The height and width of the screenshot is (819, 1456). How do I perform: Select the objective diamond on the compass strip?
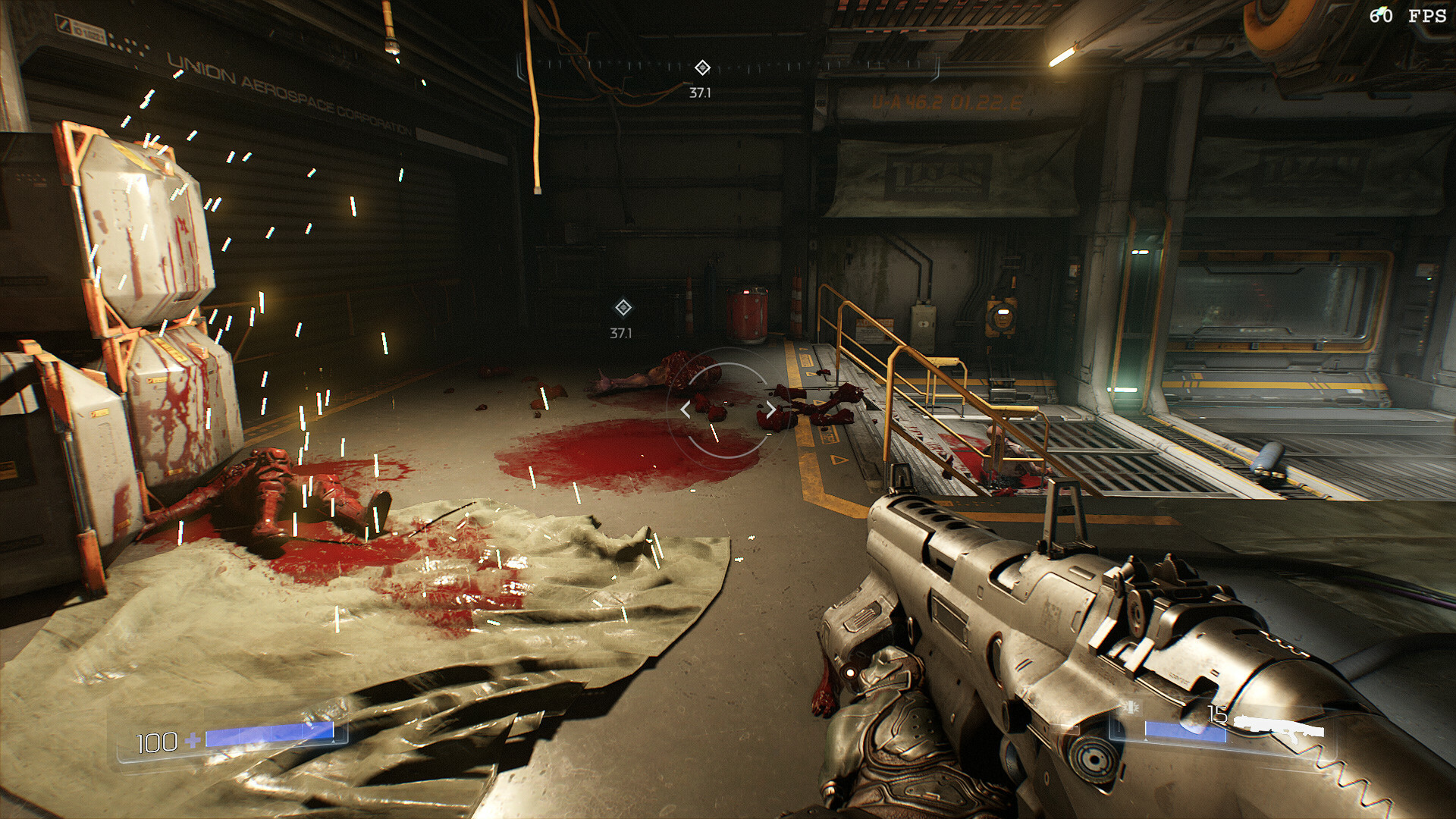[702, 68]
